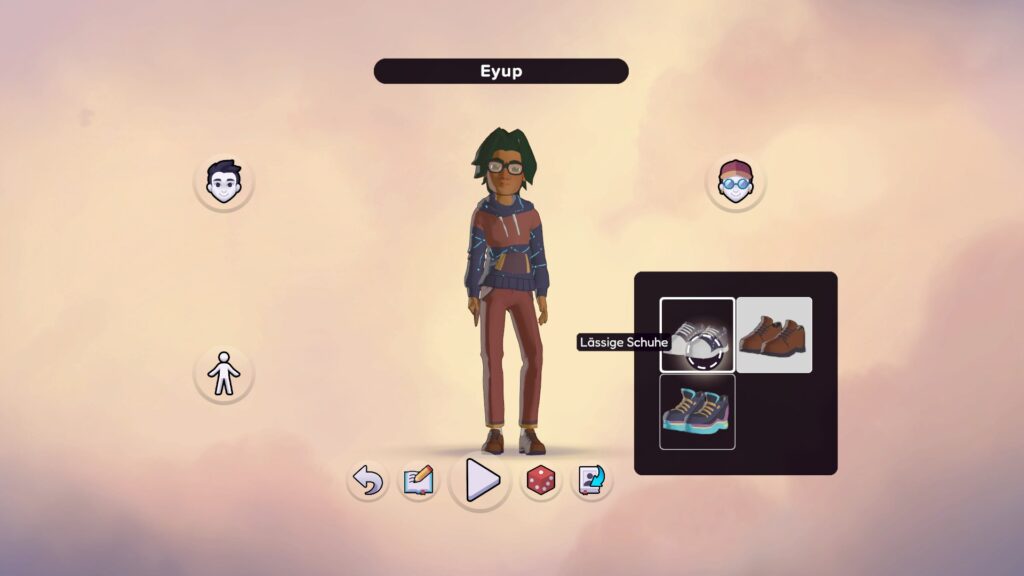Click the portrait card with blue arrow
This screenshot has width=1024, height=576.
(591, 481)
